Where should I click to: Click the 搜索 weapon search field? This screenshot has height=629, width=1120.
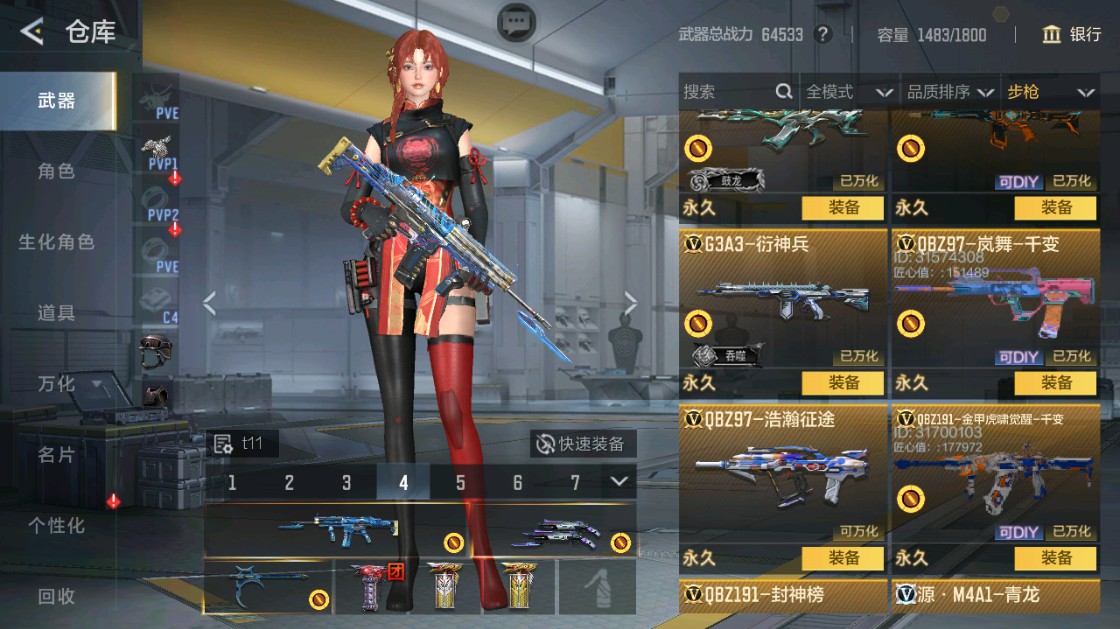728,92
